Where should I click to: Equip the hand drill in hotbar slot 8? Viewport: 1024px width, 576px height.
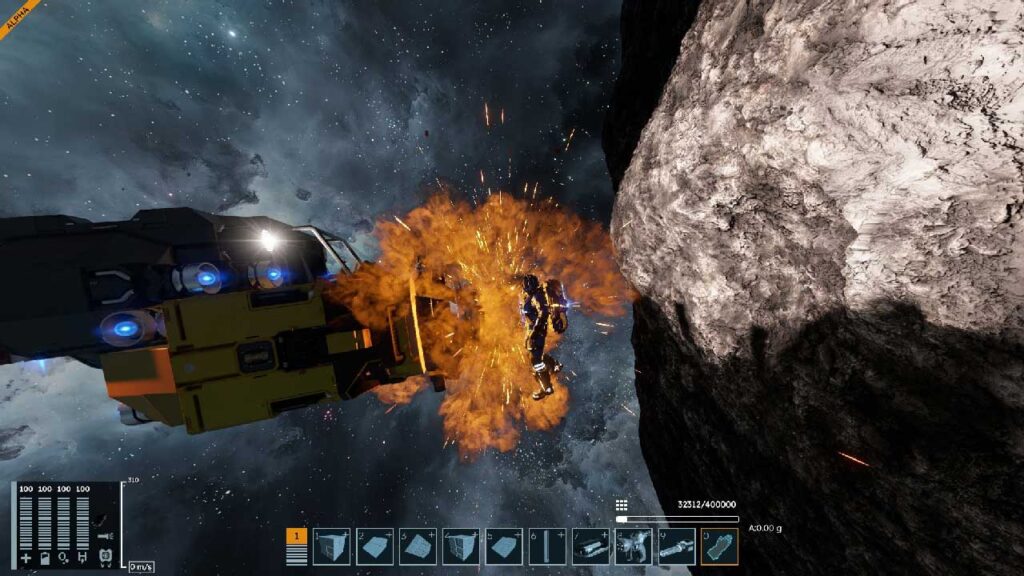click(x=633, y=547)
